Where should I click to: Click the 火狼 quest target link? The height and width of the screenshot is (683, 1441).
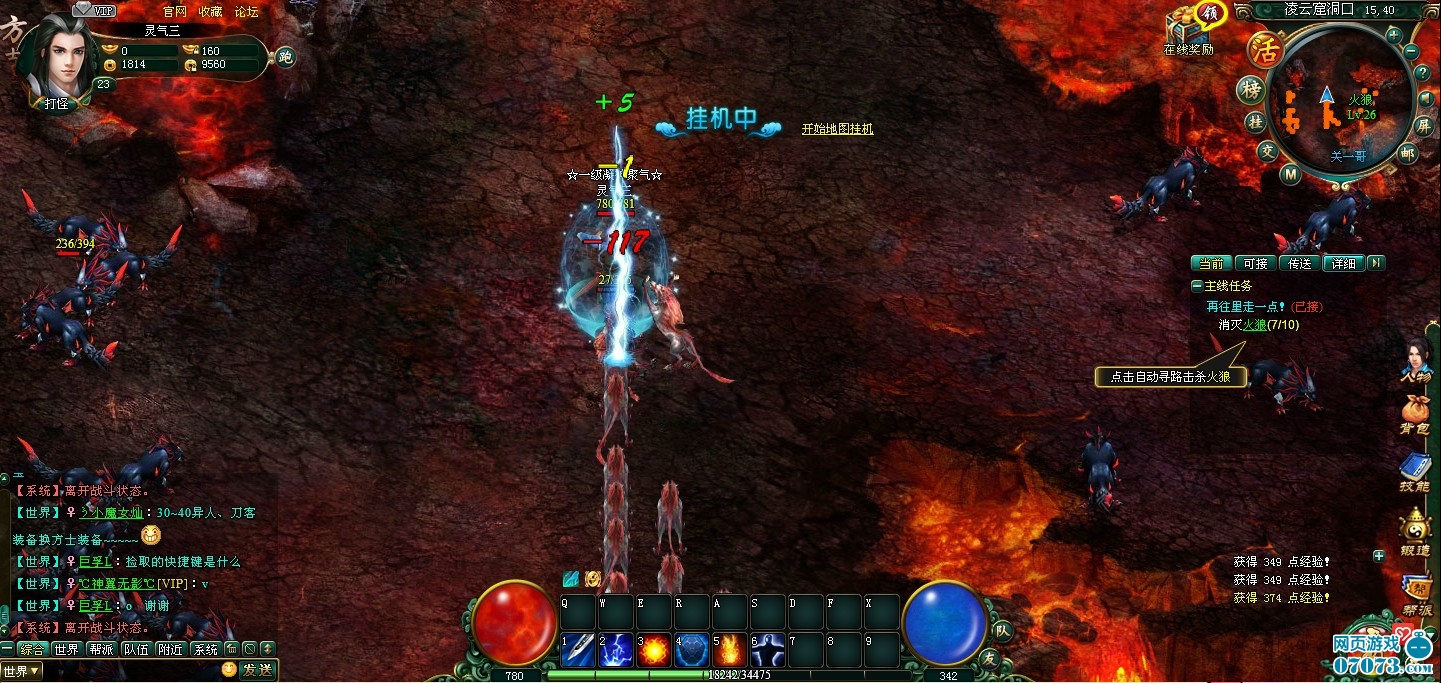tap(1254, 325)
